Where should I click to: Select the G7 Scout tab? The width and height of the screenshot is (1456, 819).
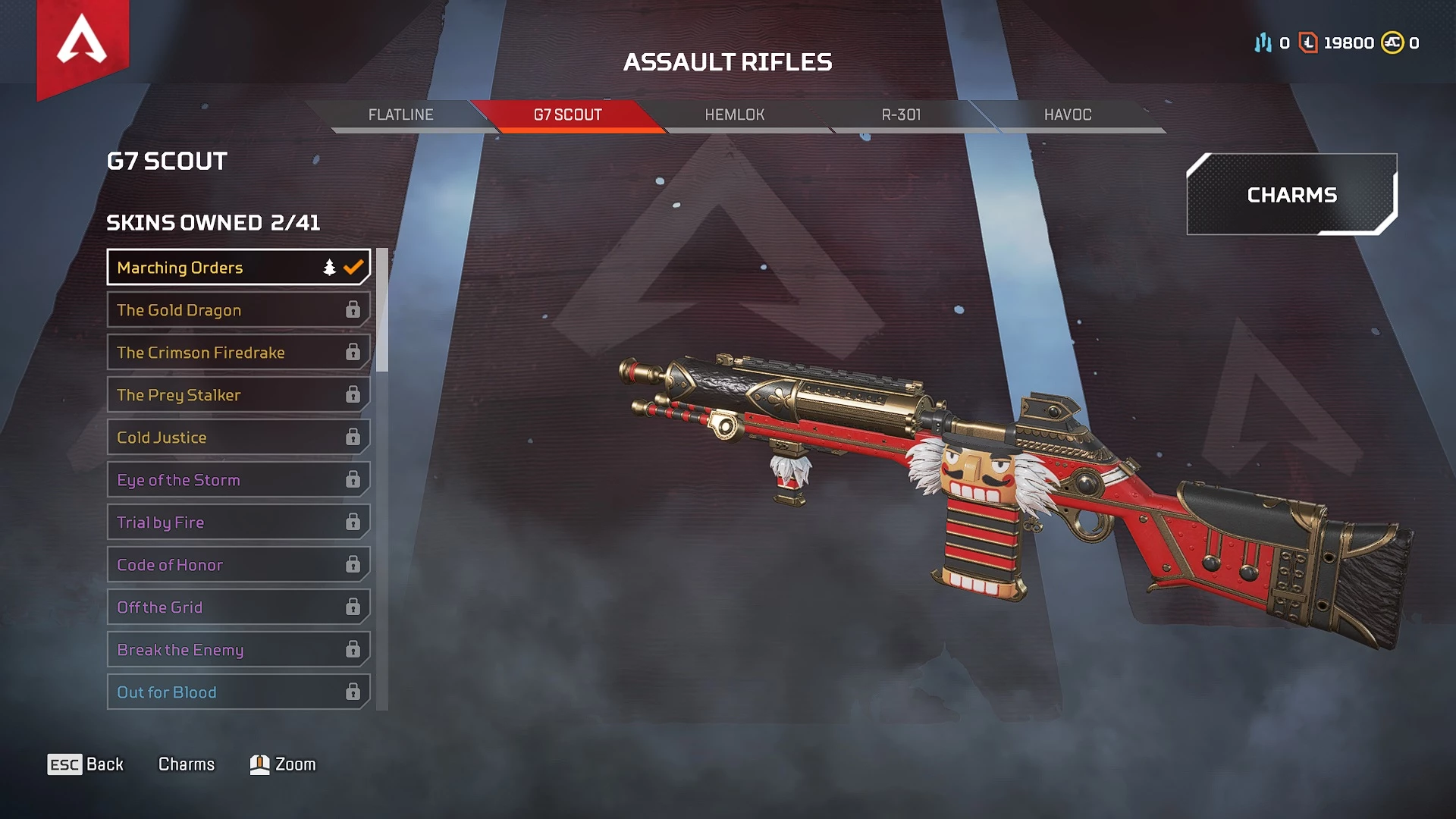[x=567, y=115]
